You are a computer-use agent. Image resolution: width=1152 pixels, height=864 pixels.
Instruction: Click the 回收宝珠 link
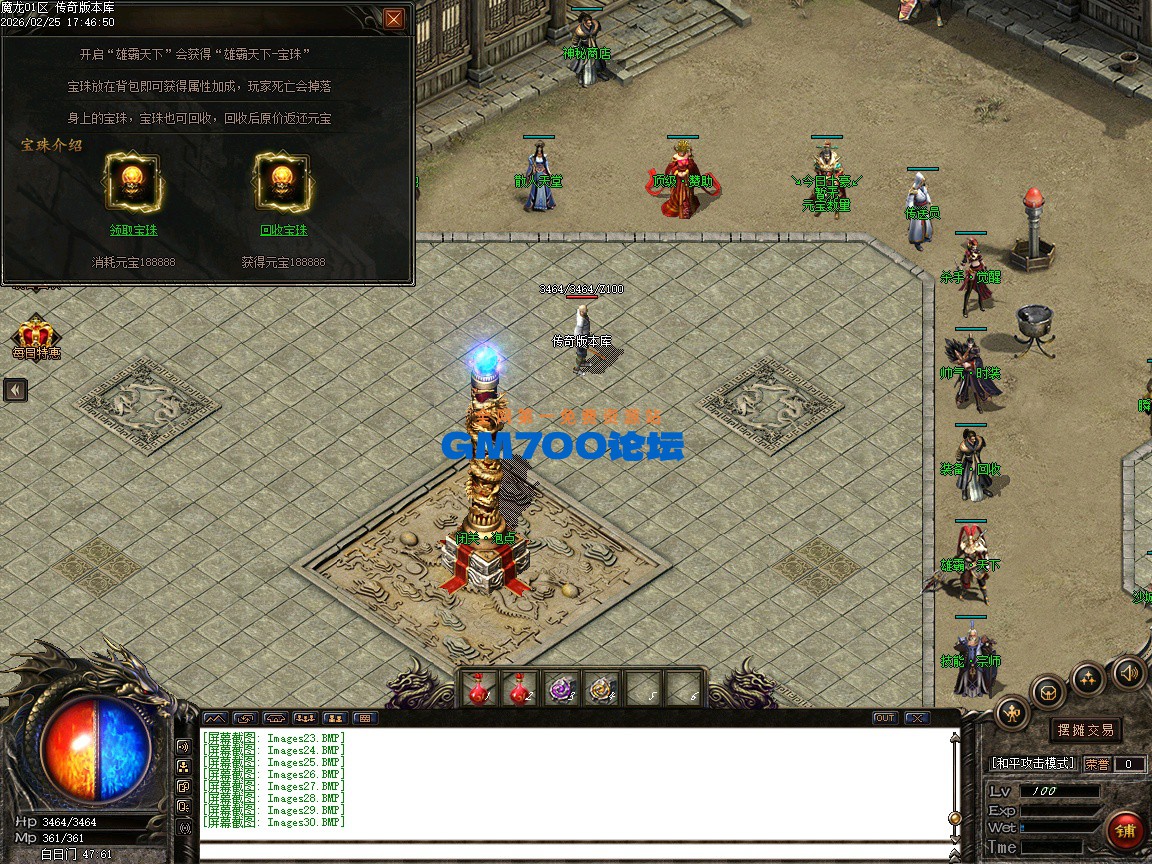pyautogui.click(x=283, y=230)
